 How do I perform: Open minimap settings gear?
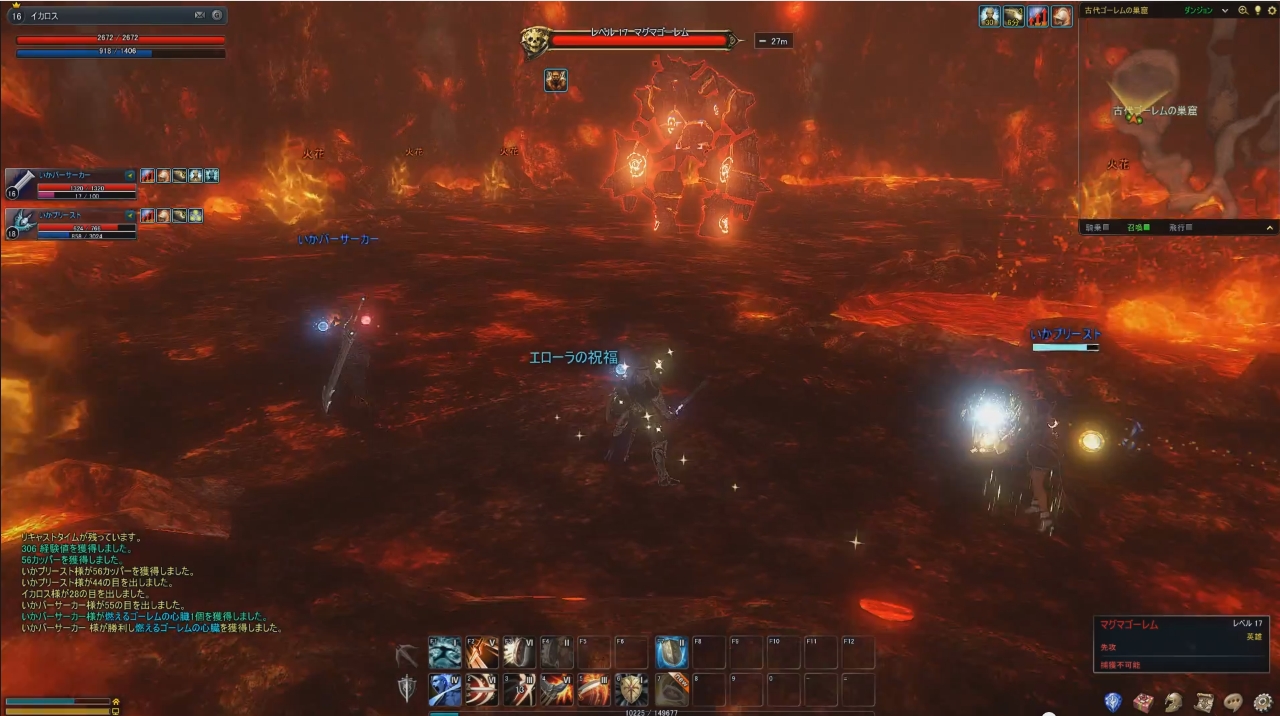tap(1270, 10)
